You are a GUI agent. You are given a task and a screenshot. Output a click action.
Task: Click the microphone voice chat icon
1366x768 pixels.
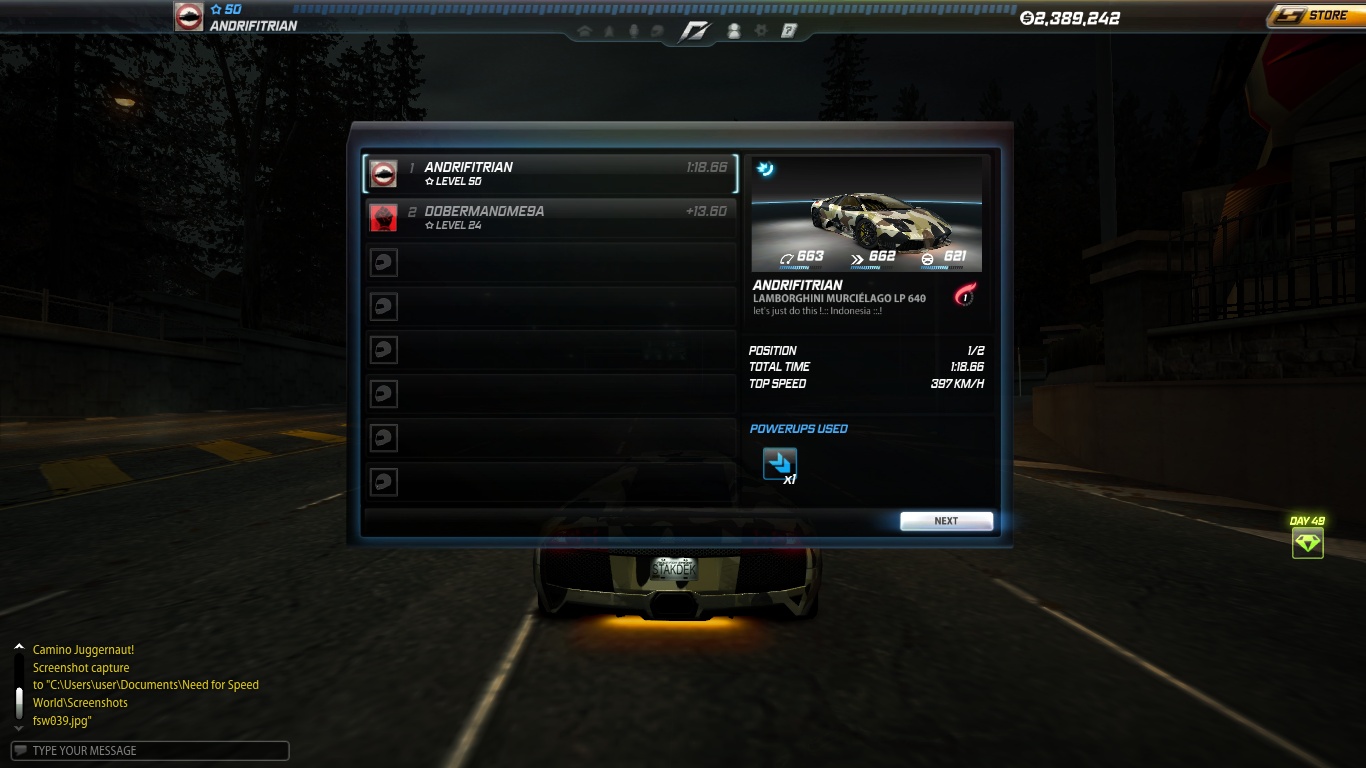tap(633, 31)
